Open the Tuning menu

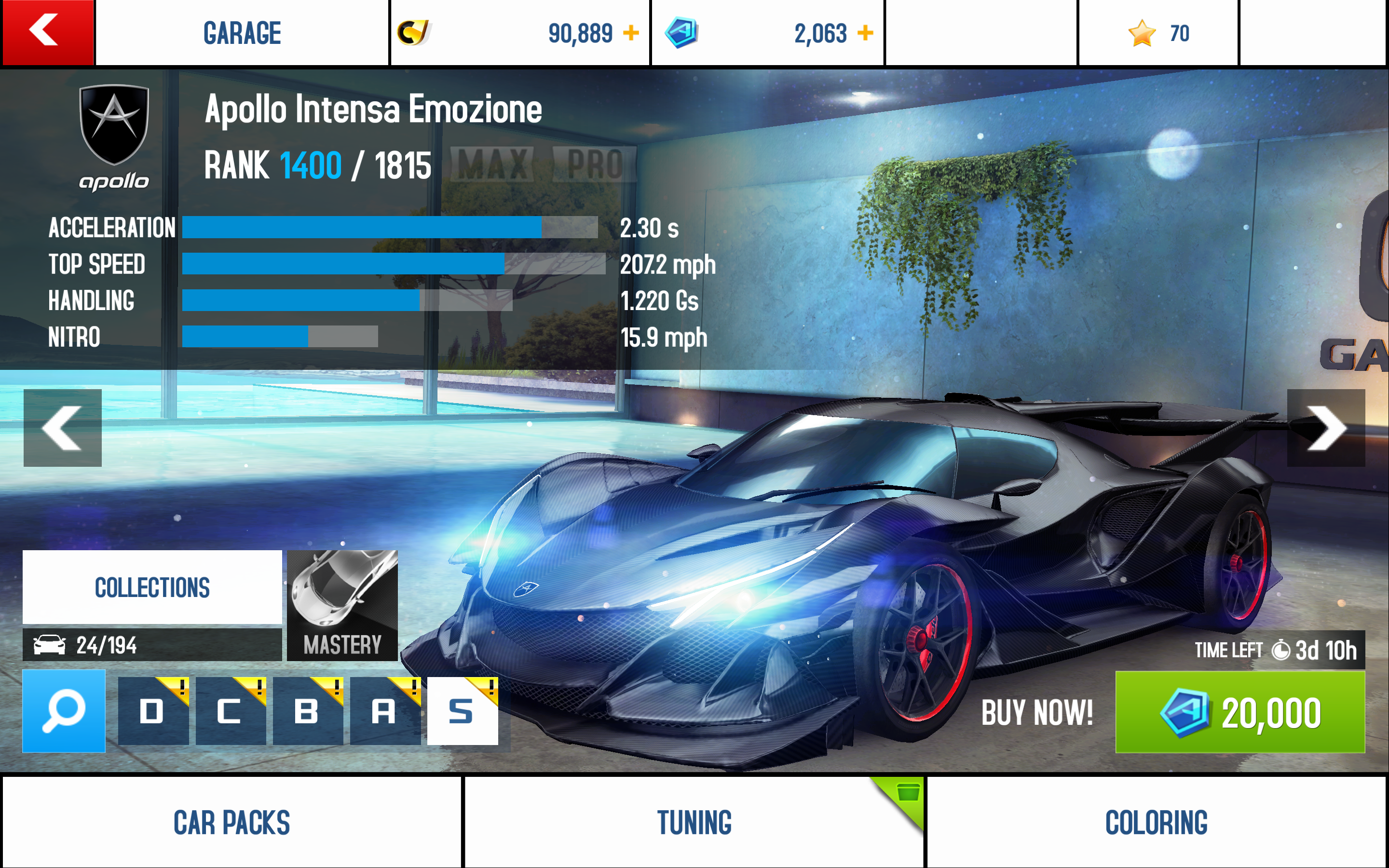pos(694,822)
